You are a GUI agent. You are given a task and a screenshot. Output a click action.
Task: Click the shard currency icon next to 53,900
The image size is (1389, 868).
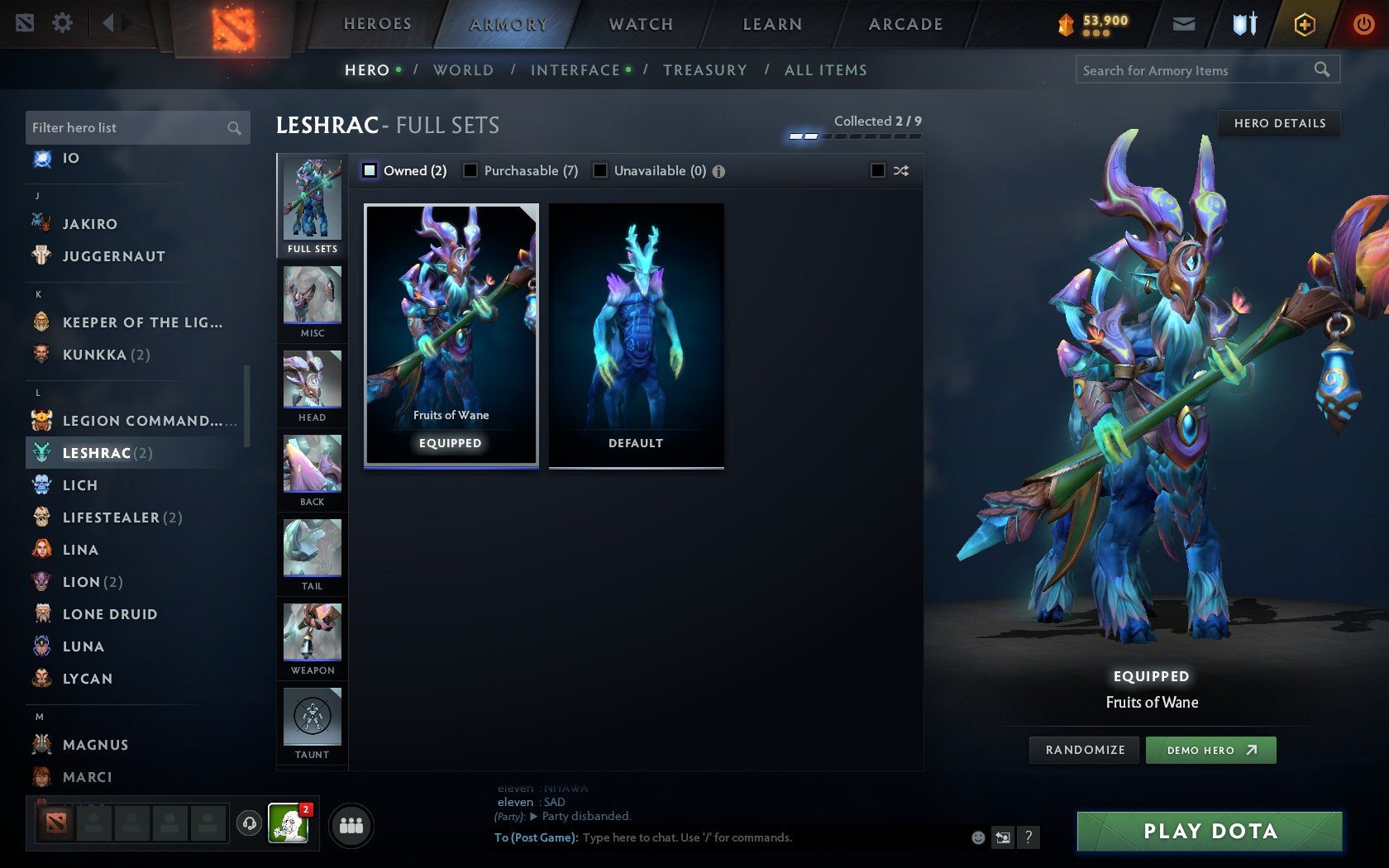click(x=1067, y=23)
